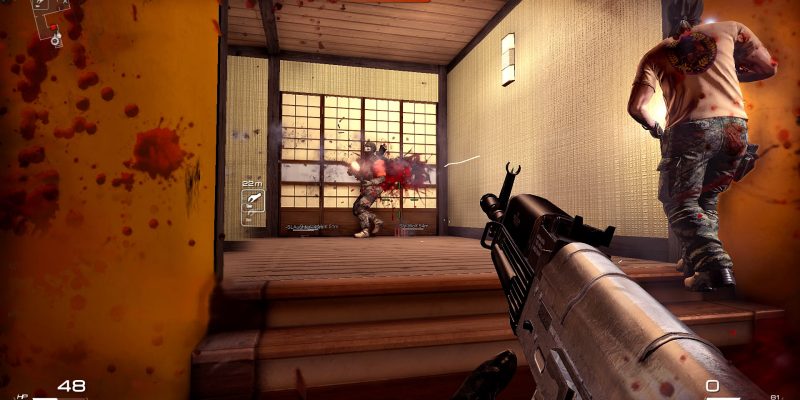This screenshot has height=400, width=800.
Task: Select the 22 m weapon pickup marker
Action: (253, 205)
